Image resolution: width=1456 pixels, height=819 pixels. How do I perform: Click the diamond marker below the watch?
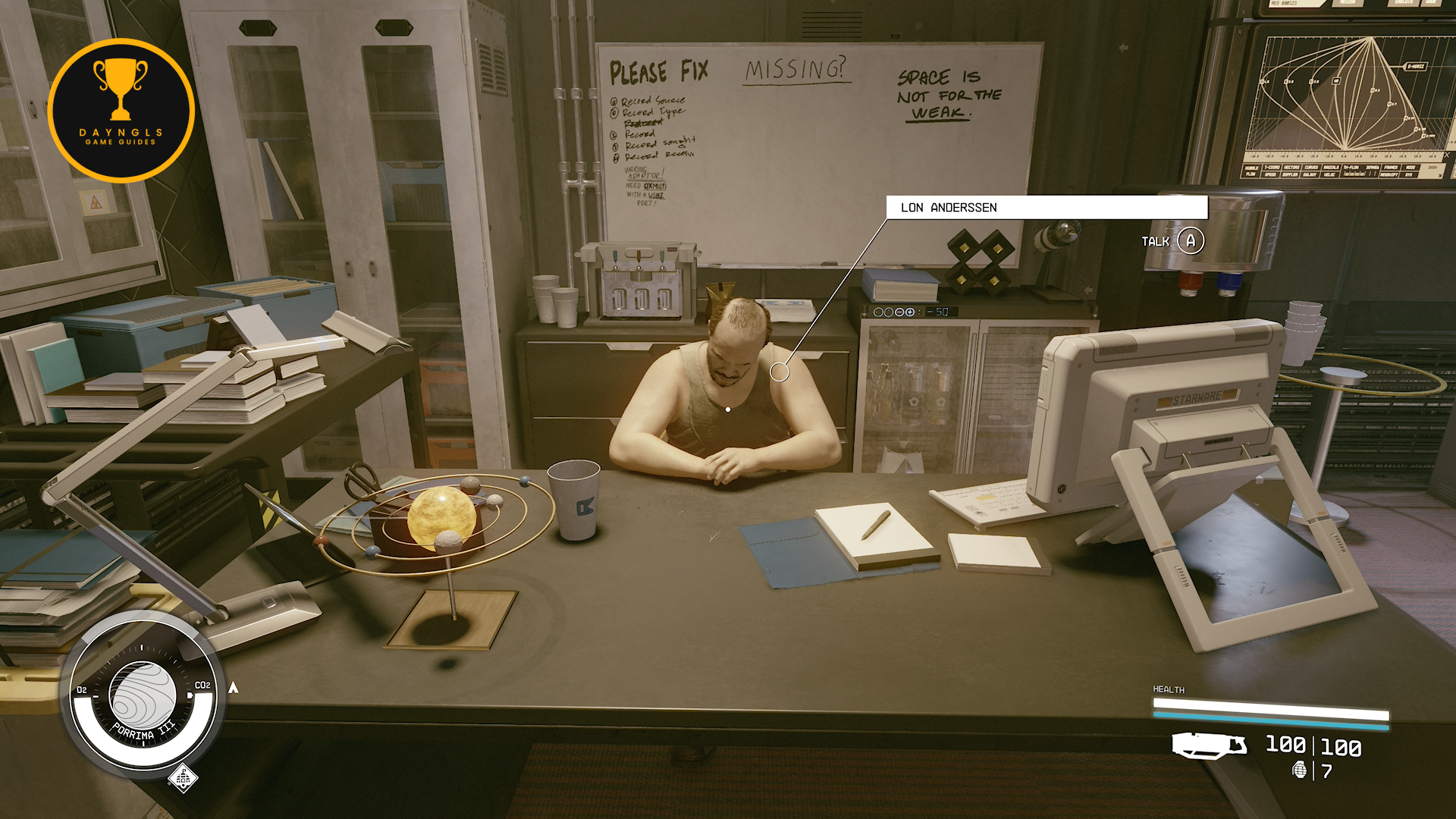[x=183, y=778]
